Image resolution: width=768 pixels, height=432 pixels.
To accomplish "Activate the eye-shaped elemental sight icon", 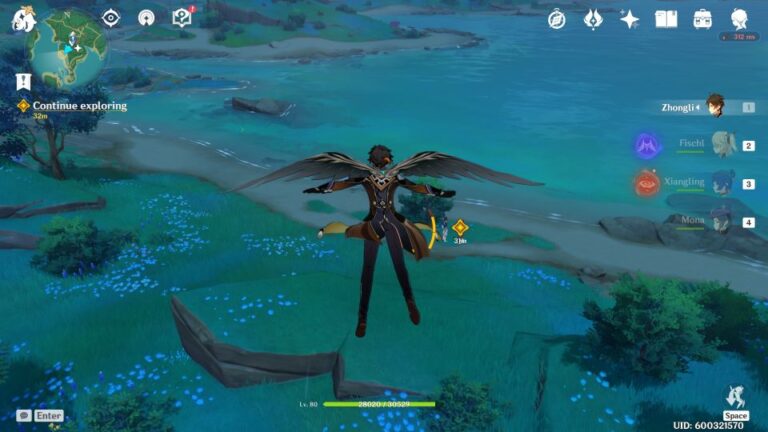I will pos(111,18).
